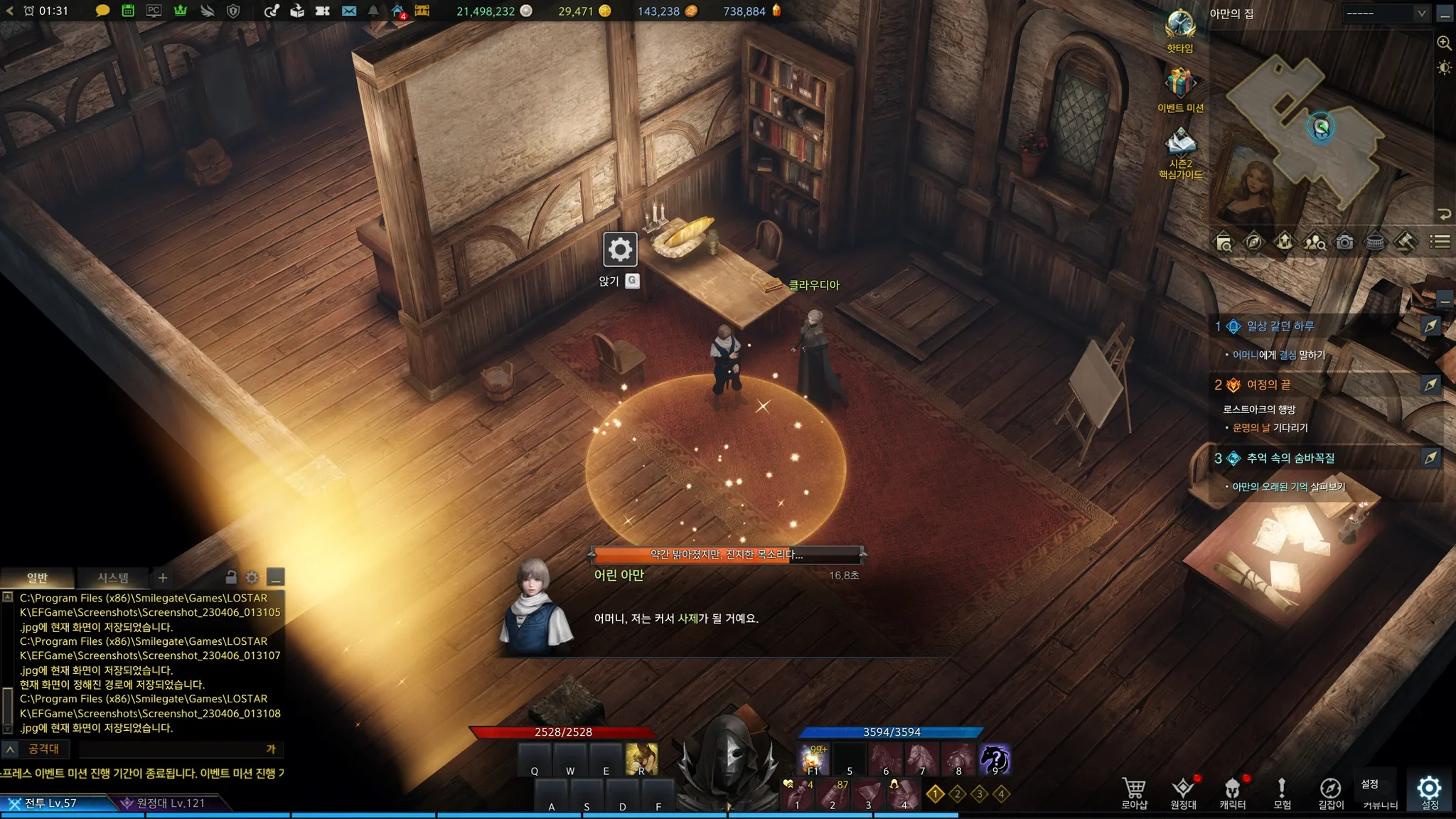Click the 설정 gear button

tap(1429, 792)
